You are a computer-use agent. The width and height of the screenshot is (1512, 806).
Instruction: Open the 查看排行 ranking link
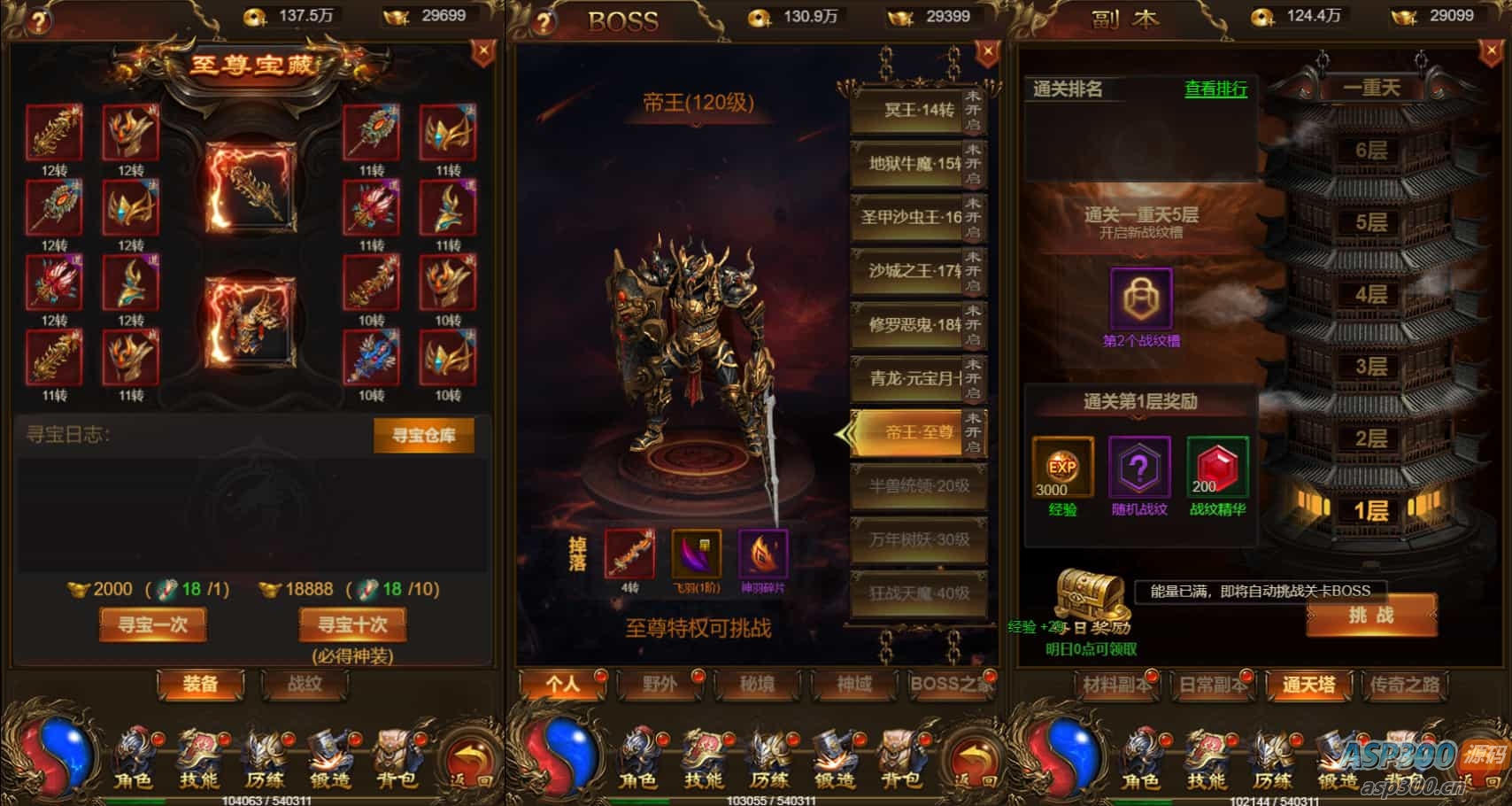pyautogui.click(x=1215, y=89)
